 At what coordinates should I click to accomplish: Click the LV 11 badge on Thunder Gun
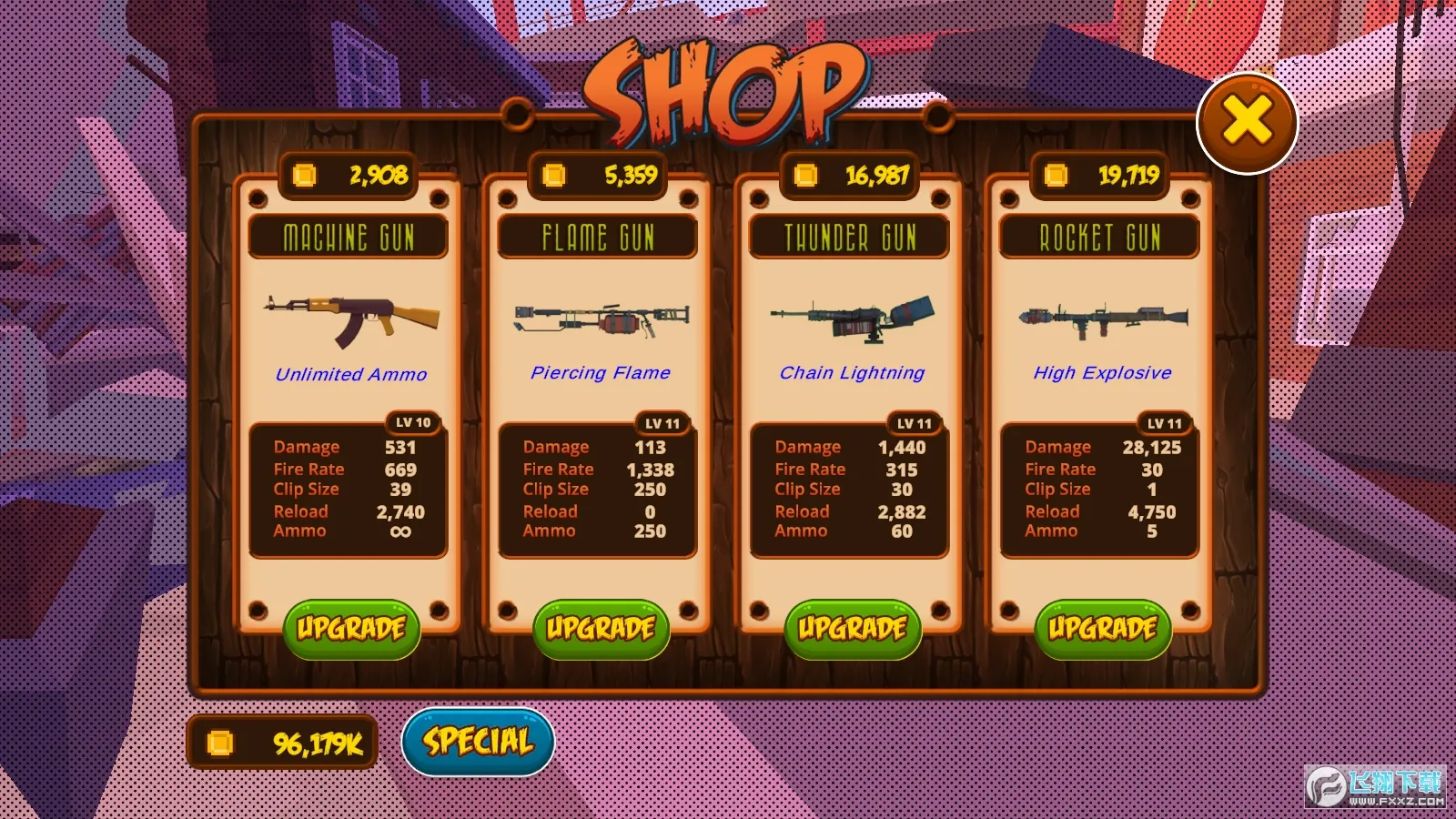pos(913,422)
